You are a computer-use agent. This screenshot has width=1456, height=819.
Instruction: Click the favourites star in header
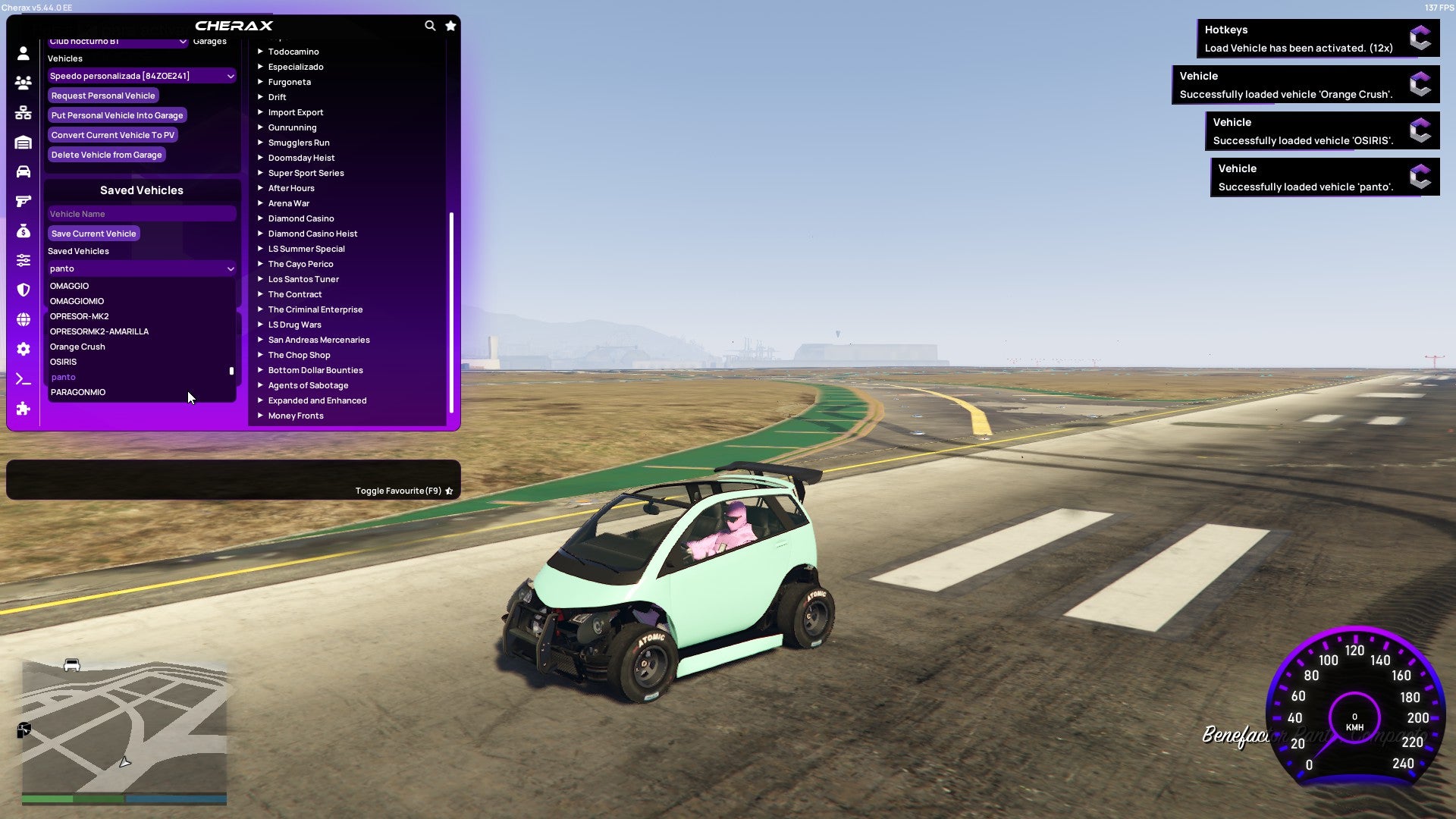click(450, 25)
